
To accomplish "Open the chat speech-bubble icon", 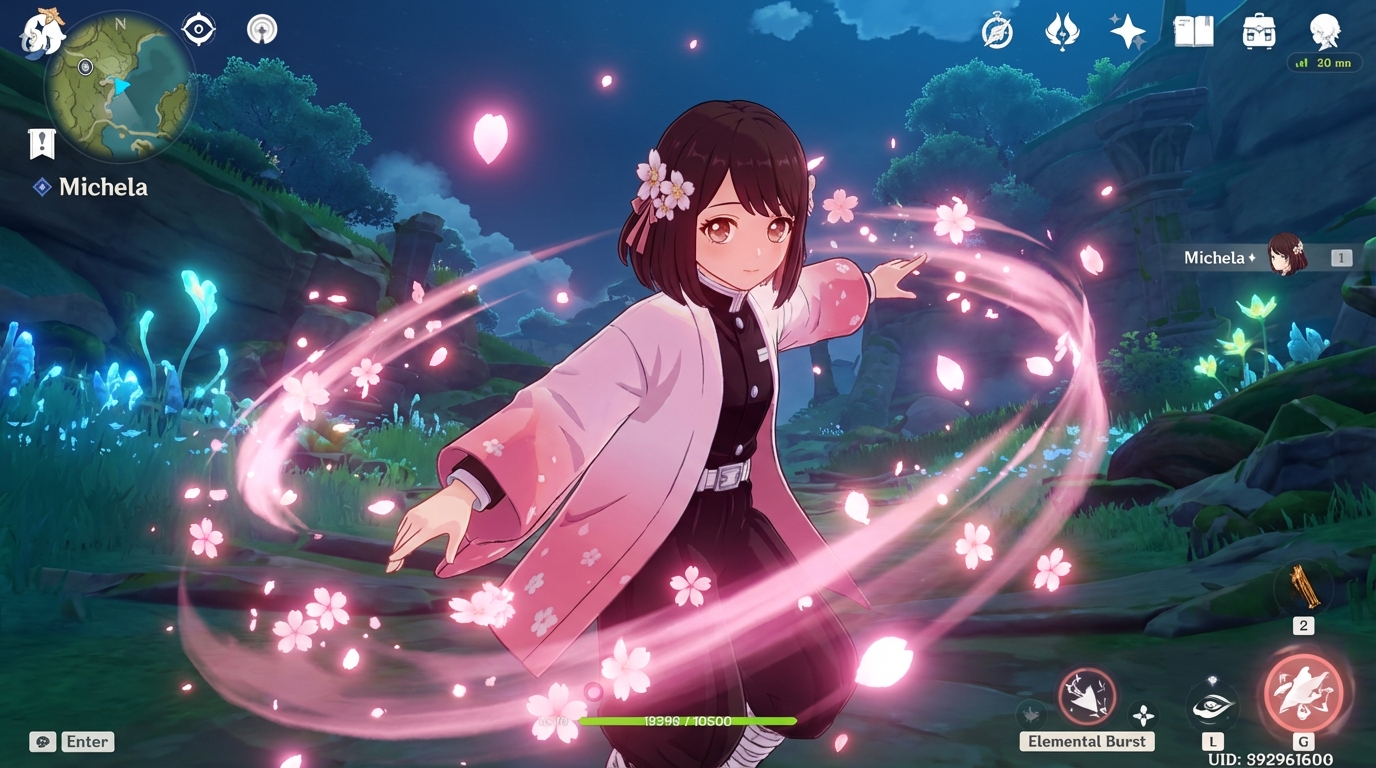I will click(42, 741).
